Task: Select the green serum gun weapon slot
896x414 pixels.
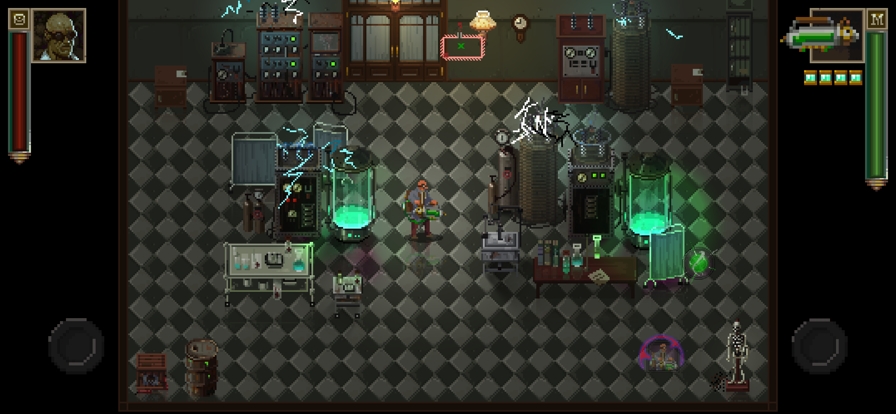Action: pos(821,38)
